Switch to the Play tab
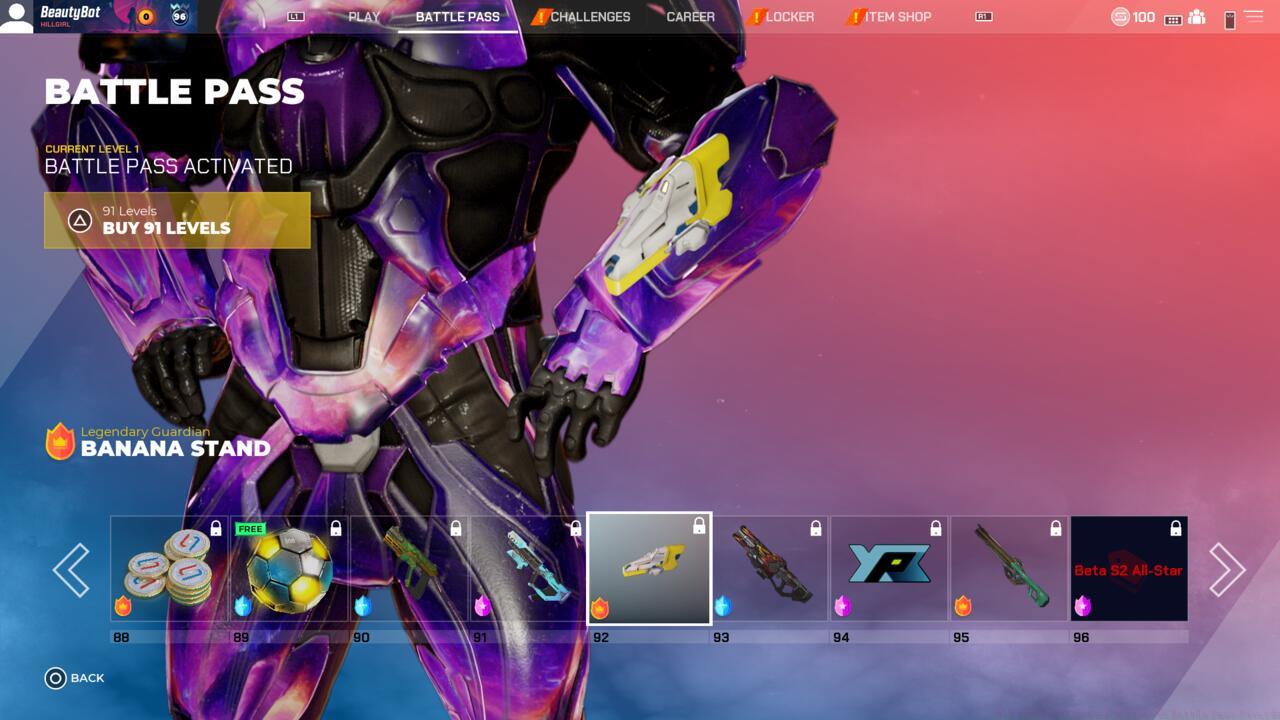 [364, 17]
